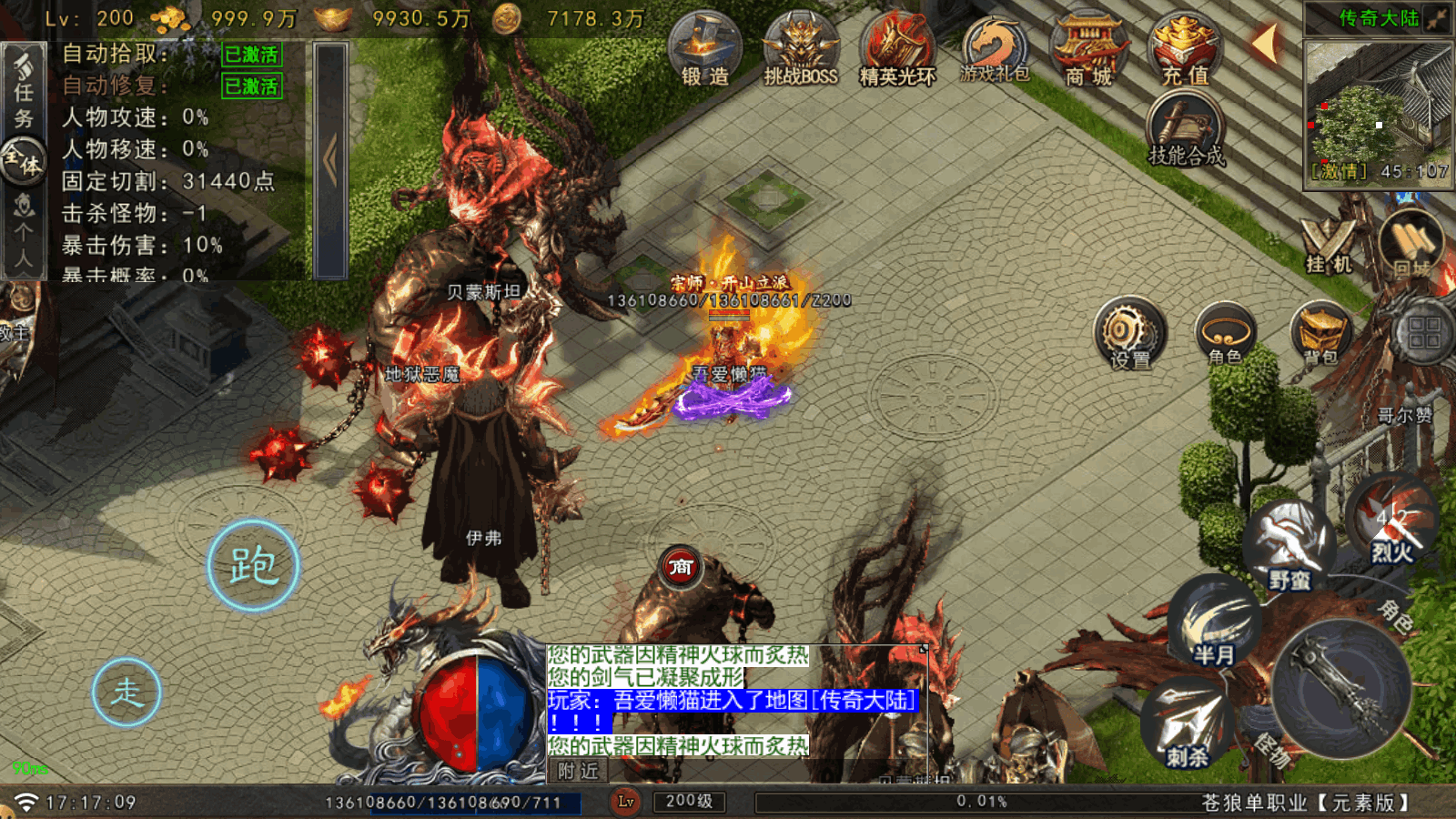The width and height of the screenshot is (1456, 819).
Task: Open the 游戏礼包 gift pack
Action: point(995,49)
